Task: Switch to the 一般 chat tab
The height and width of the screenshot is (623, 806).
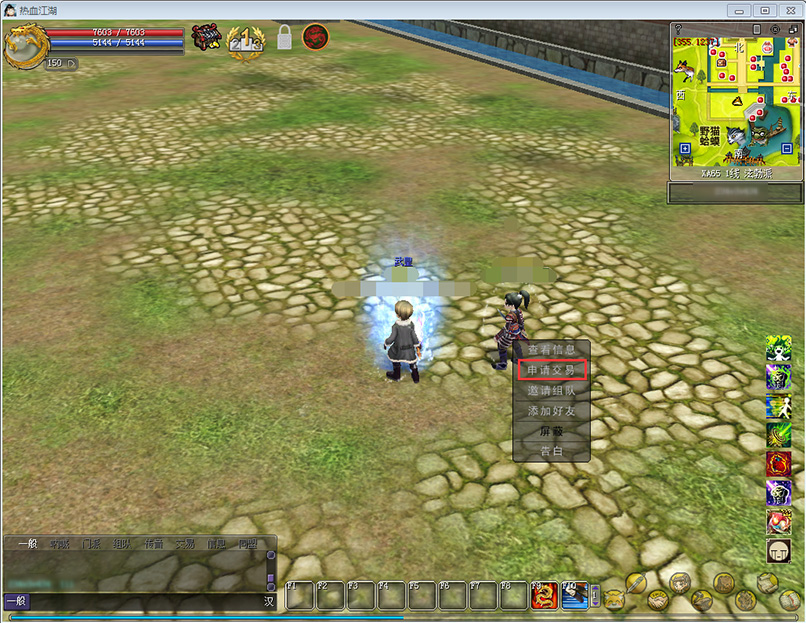Action: [x=26, y=545]
